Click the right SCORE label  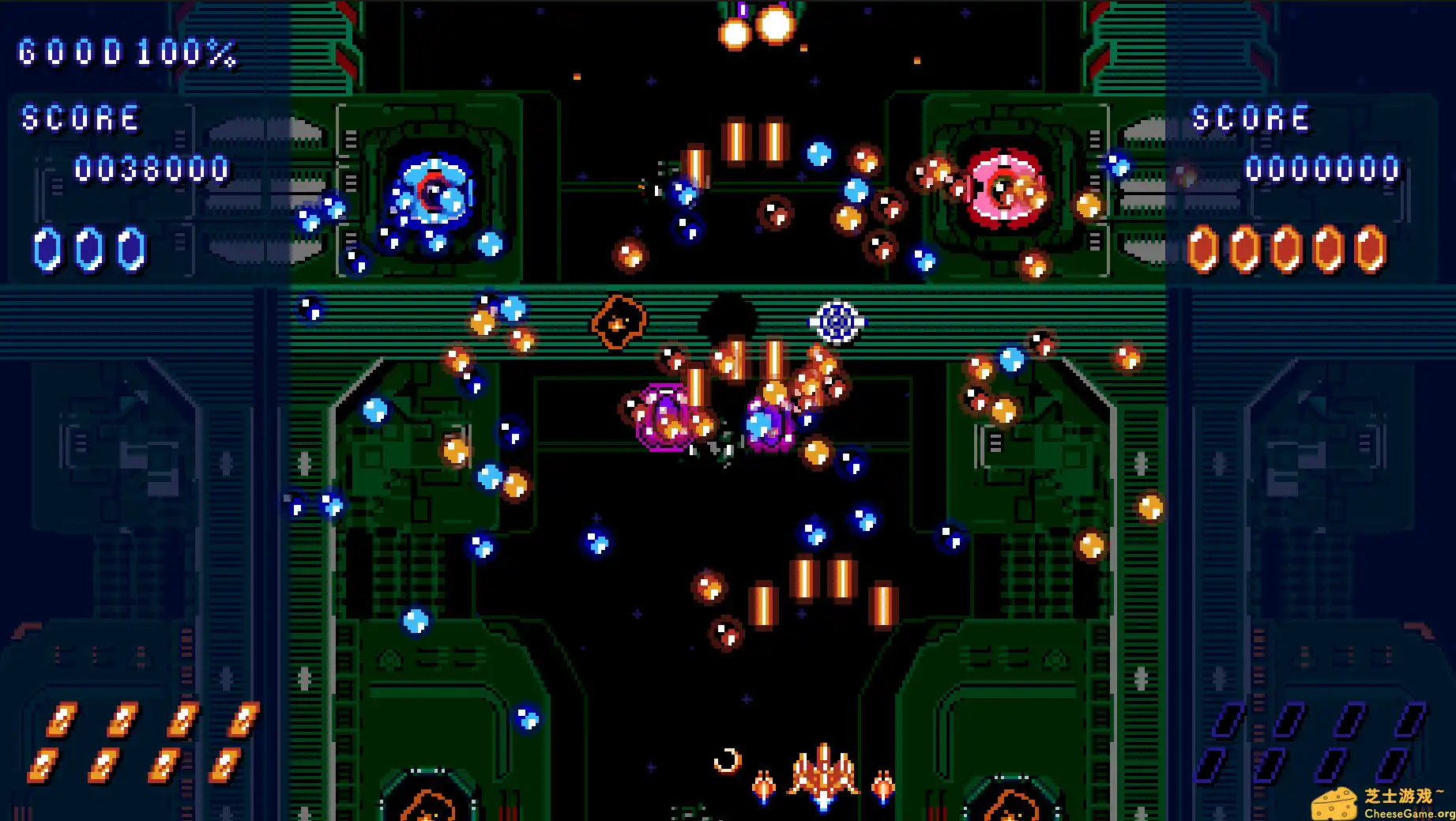[1249, 117]
